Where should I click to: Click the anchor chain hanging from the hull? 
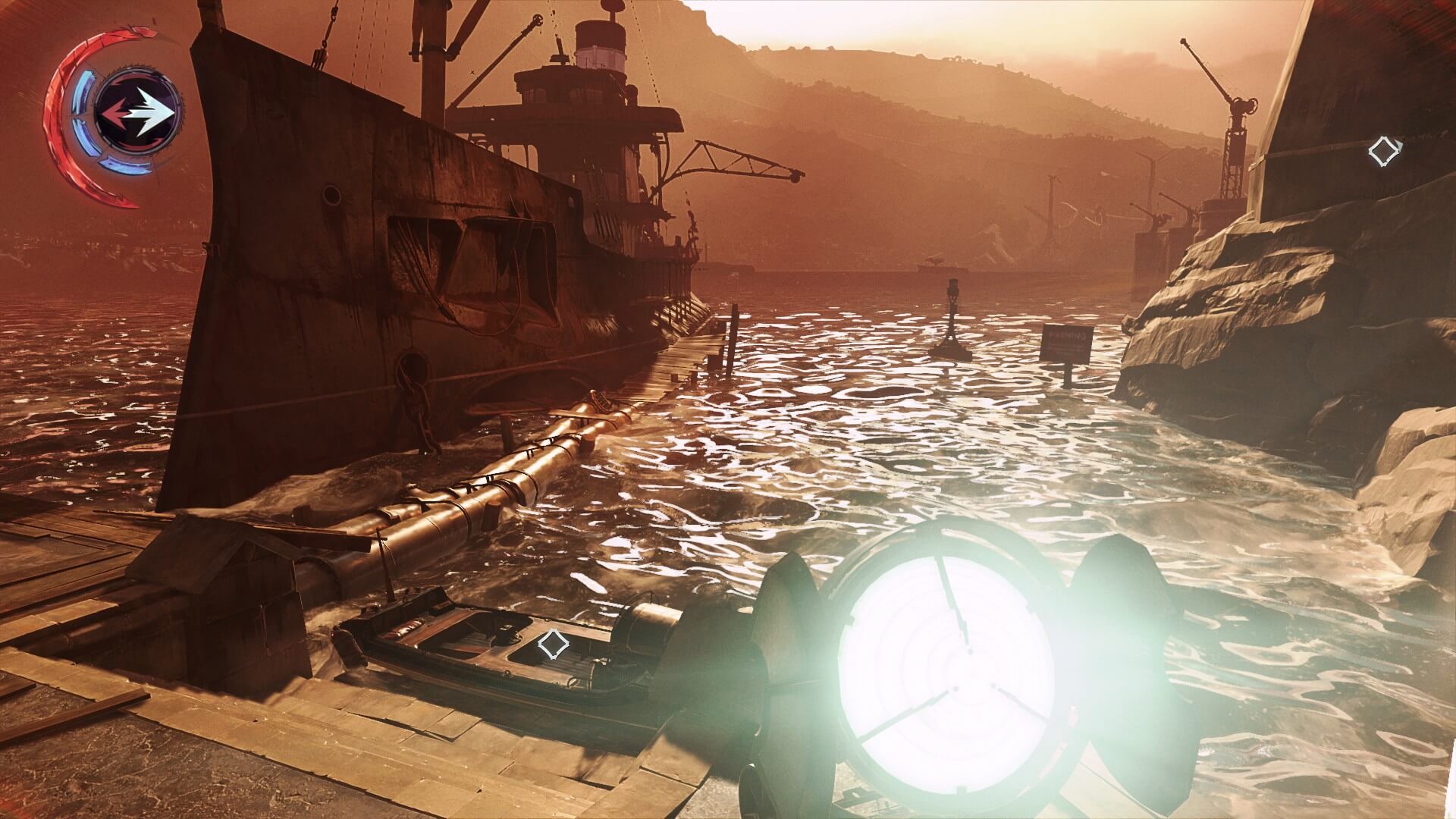pyautogui.click(x=416, y=402)
